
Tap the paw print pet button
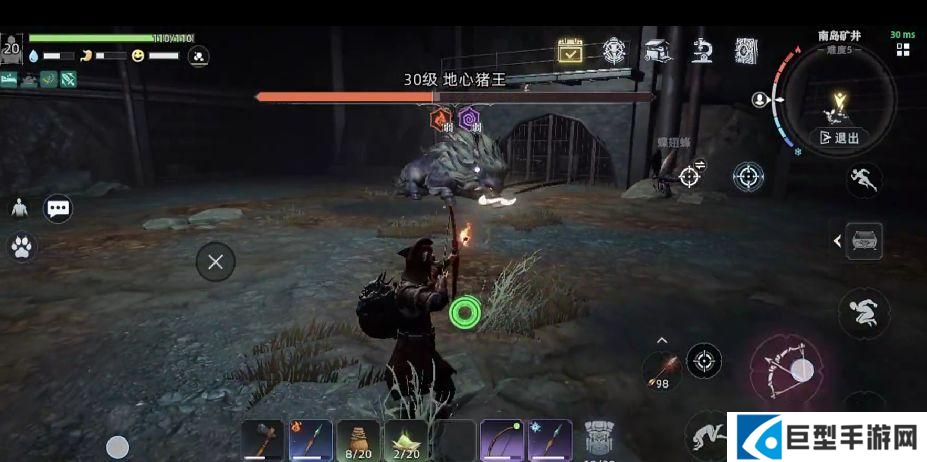click(x=19, y=247)
